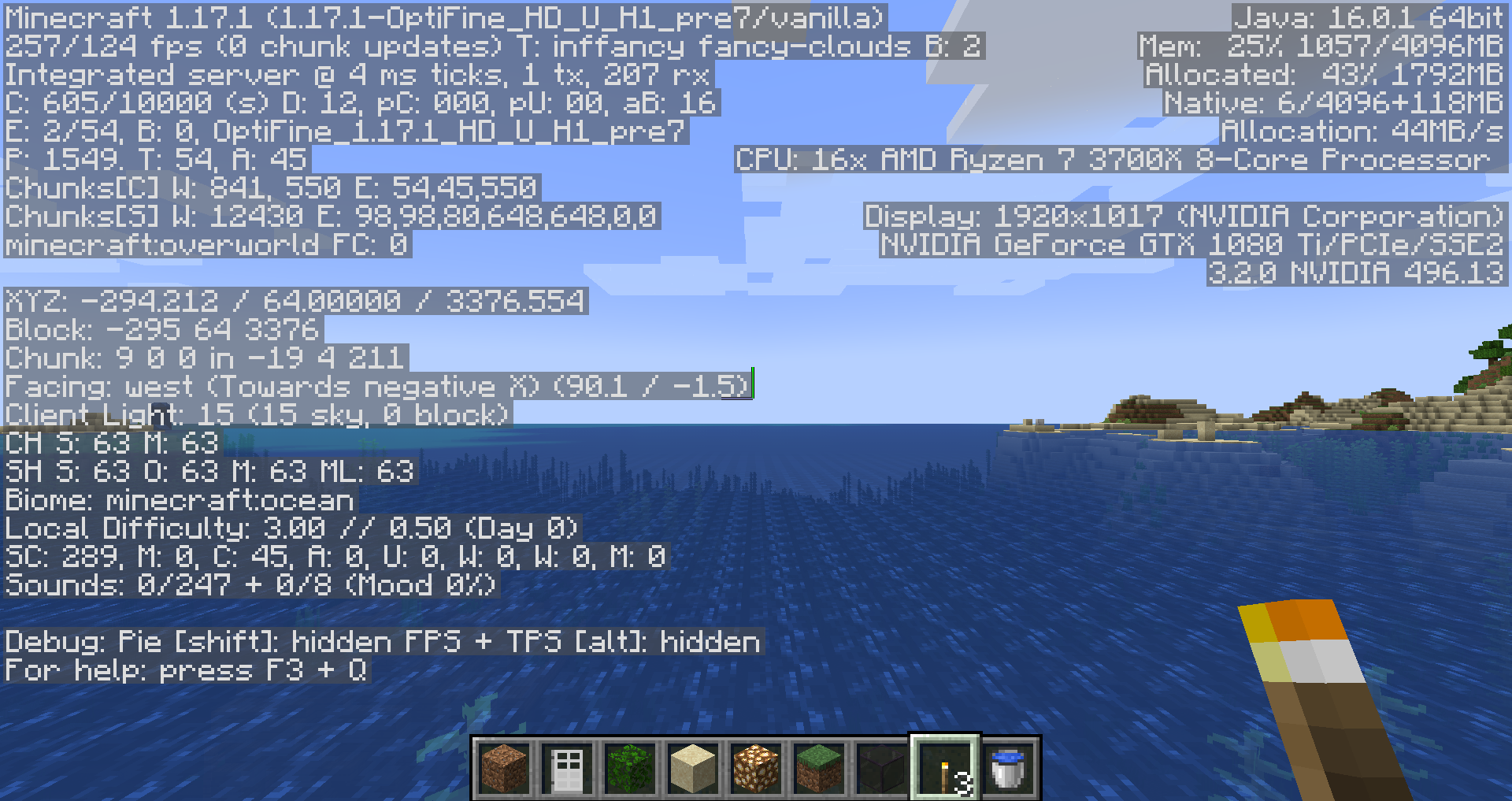Select the tinted glass block slot
This screenshot has width=1512, height=801.
(x=881, y=769)
